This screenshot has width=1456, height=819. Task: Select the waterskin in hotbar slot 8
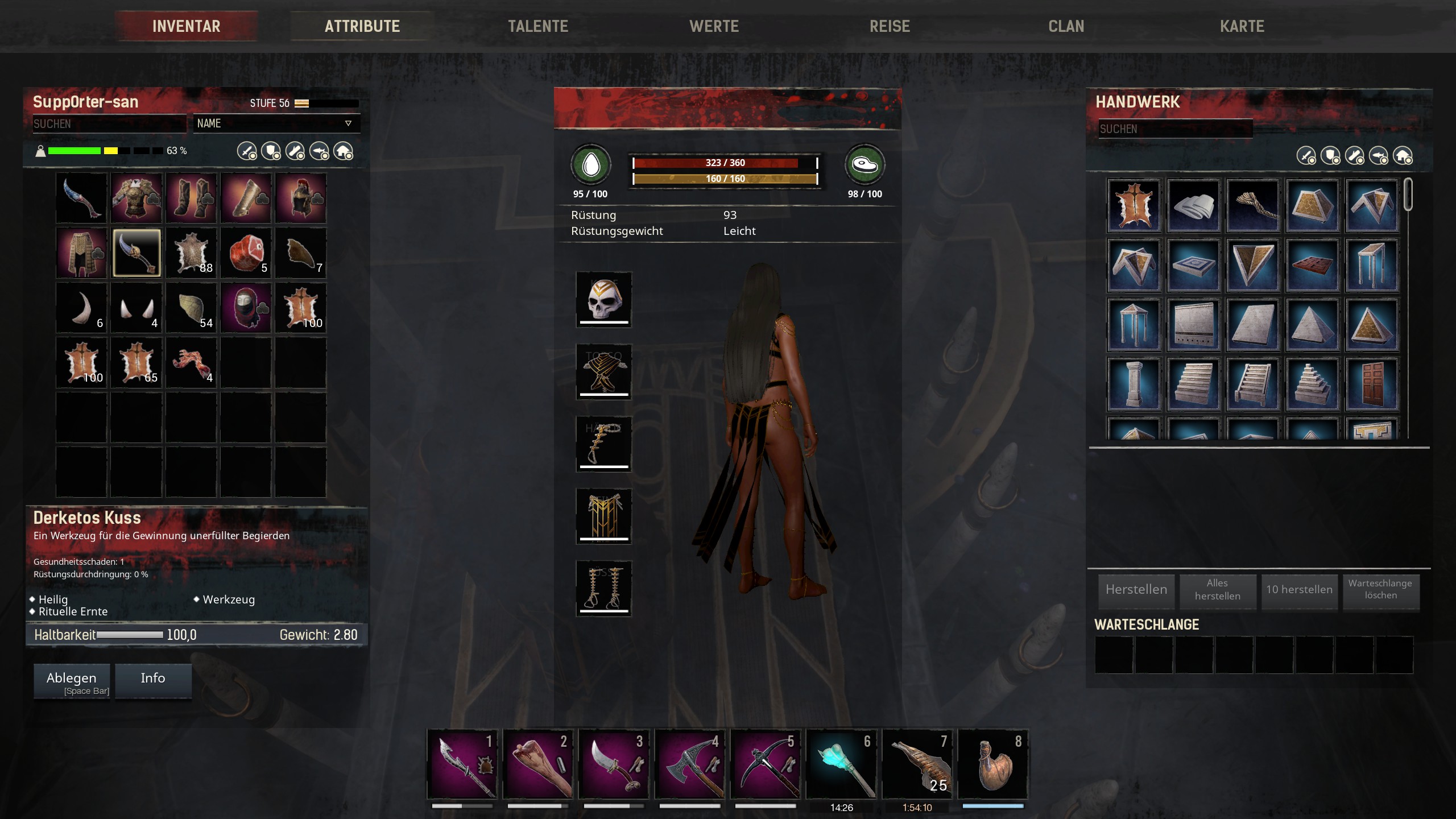(993, 765)
